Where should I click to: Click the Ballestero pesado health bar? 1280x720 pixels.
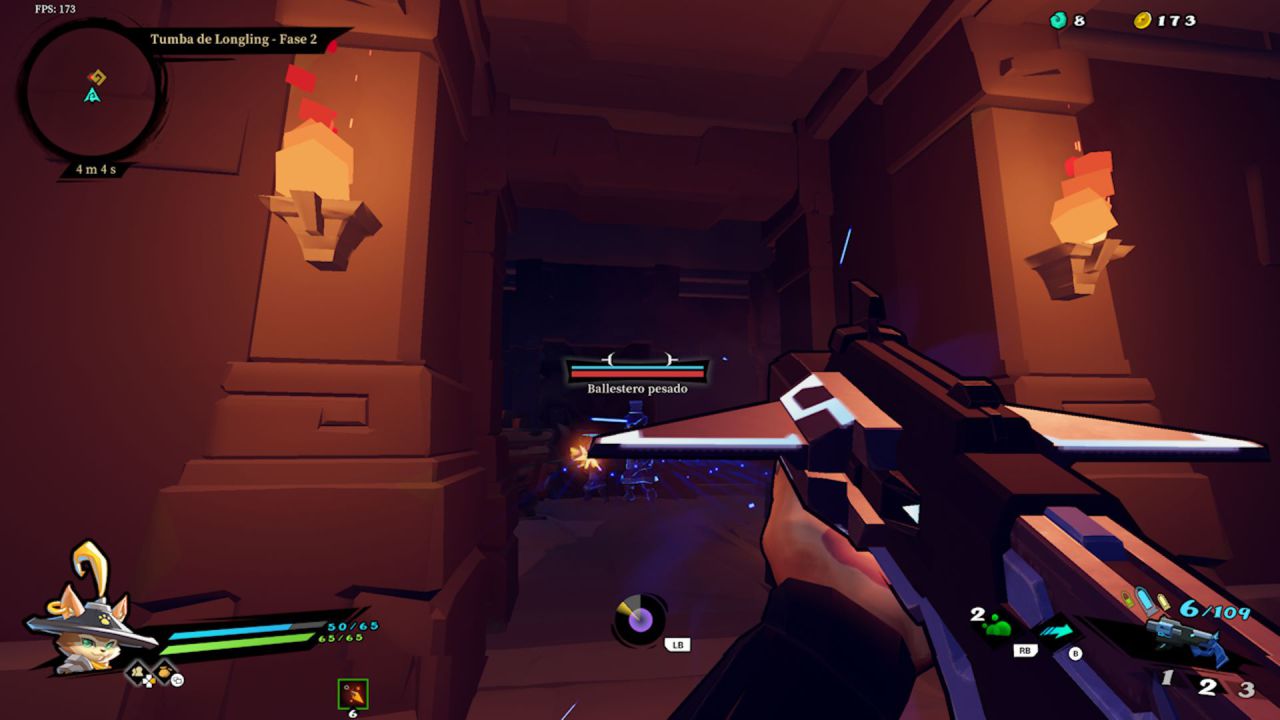pyautogui.click(x=637, y=369)
